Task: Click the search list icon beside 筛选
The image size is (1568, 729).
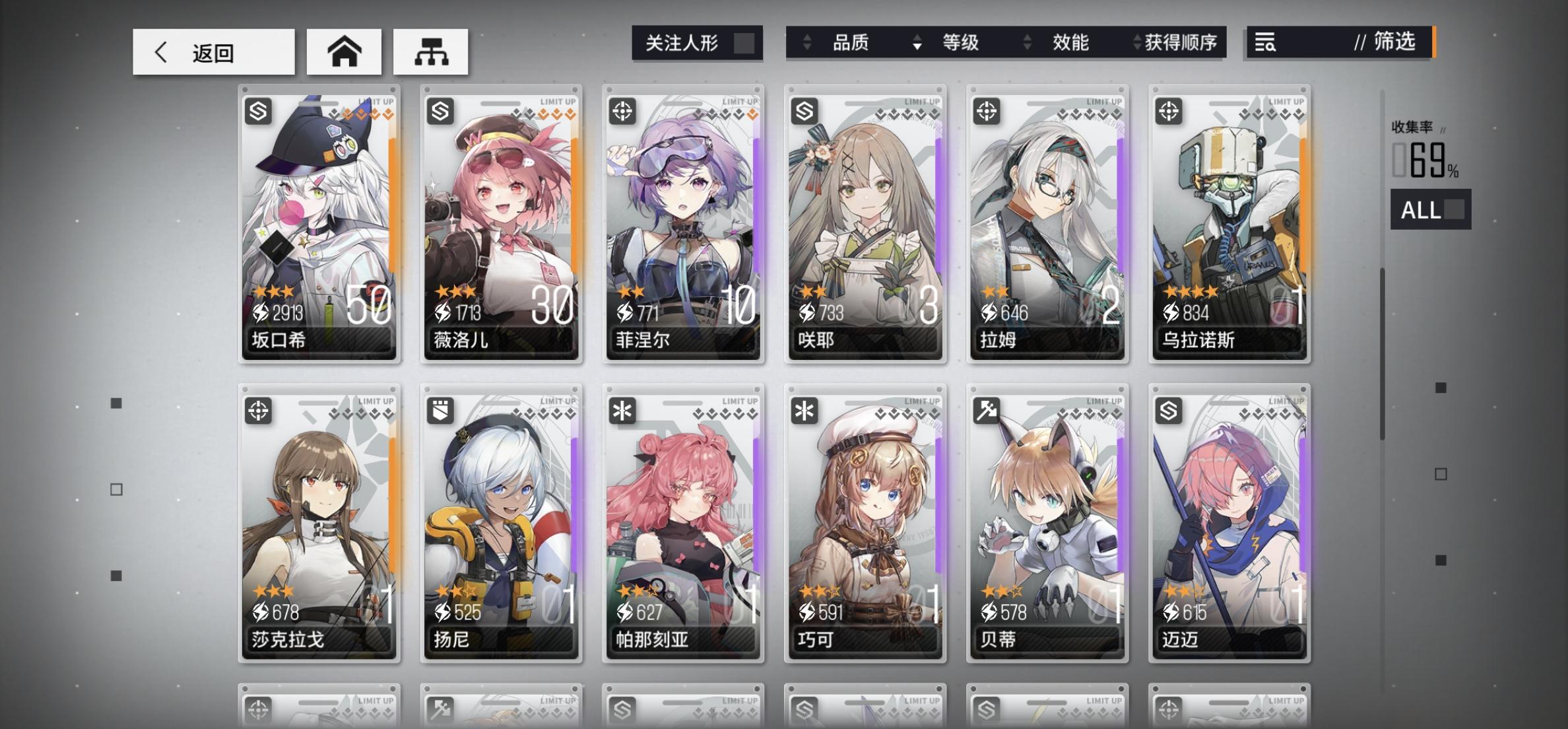Action: (x=1265, y=43)
